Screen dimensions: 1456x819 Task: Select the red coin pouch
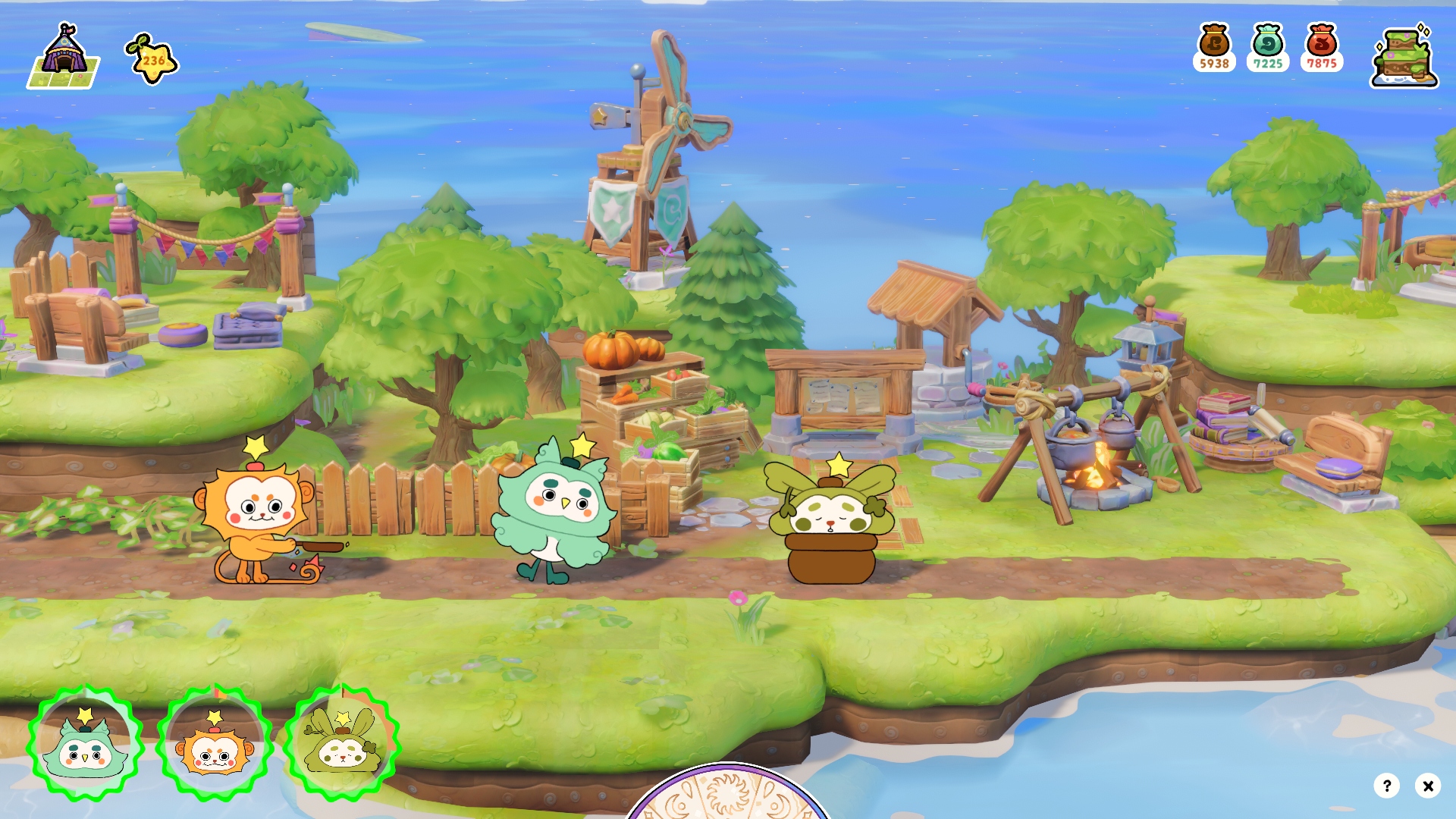tap(1322, 47)
